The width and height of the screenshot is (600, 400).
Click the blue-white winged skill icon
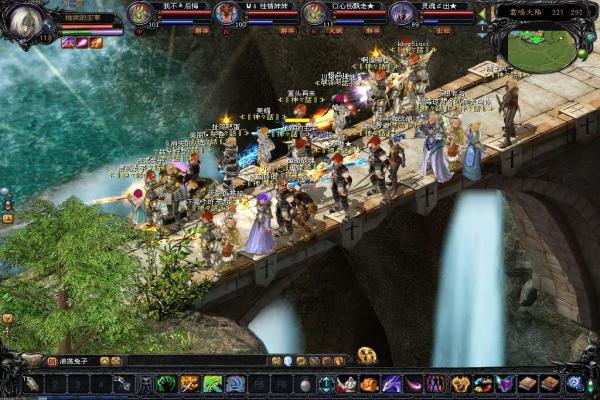click(x=235, y=384)
